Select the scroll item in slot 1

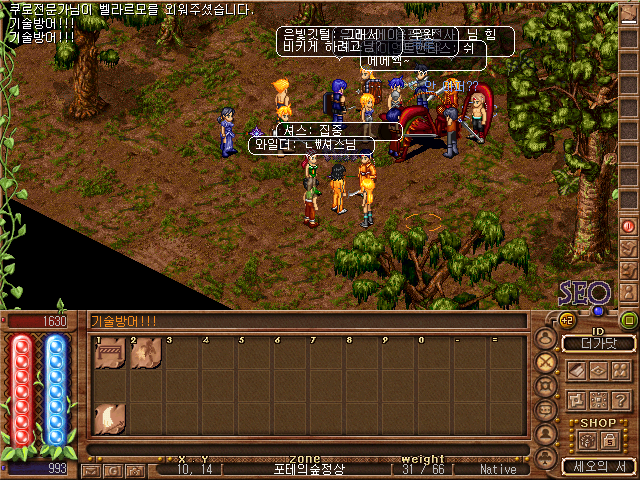click(x=109, y=354)
